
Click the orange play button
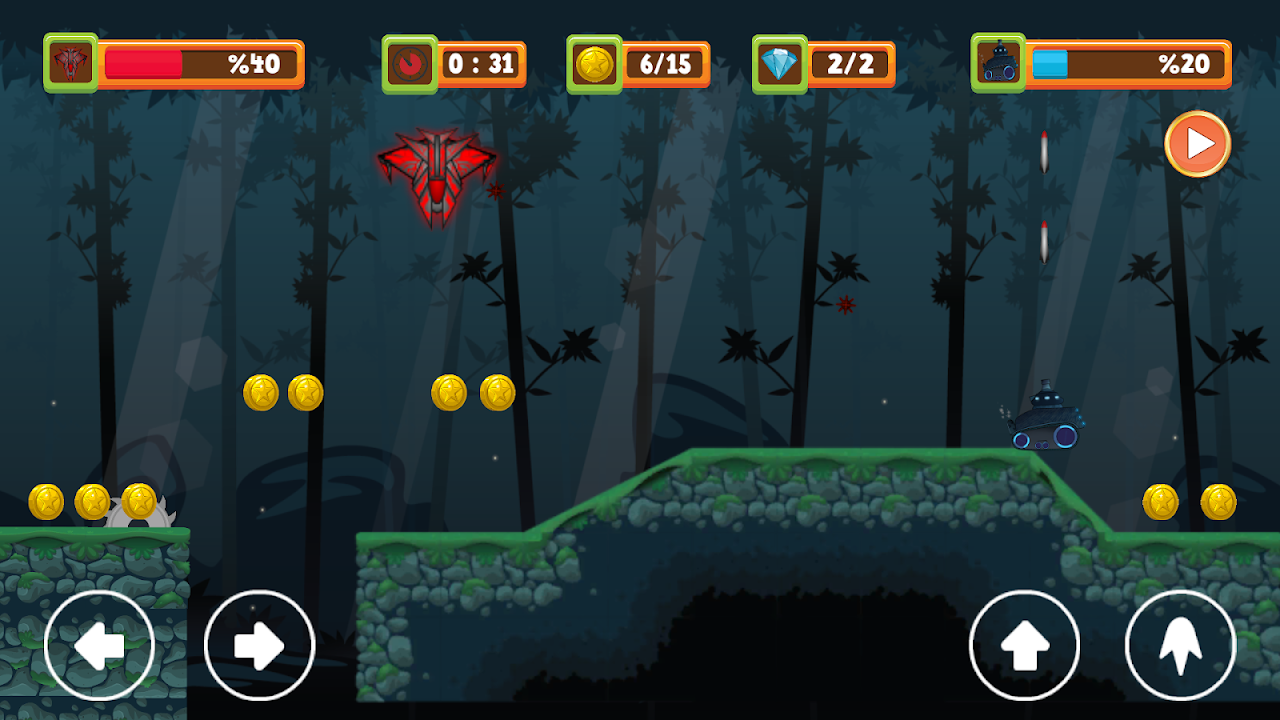[1197, 144]
